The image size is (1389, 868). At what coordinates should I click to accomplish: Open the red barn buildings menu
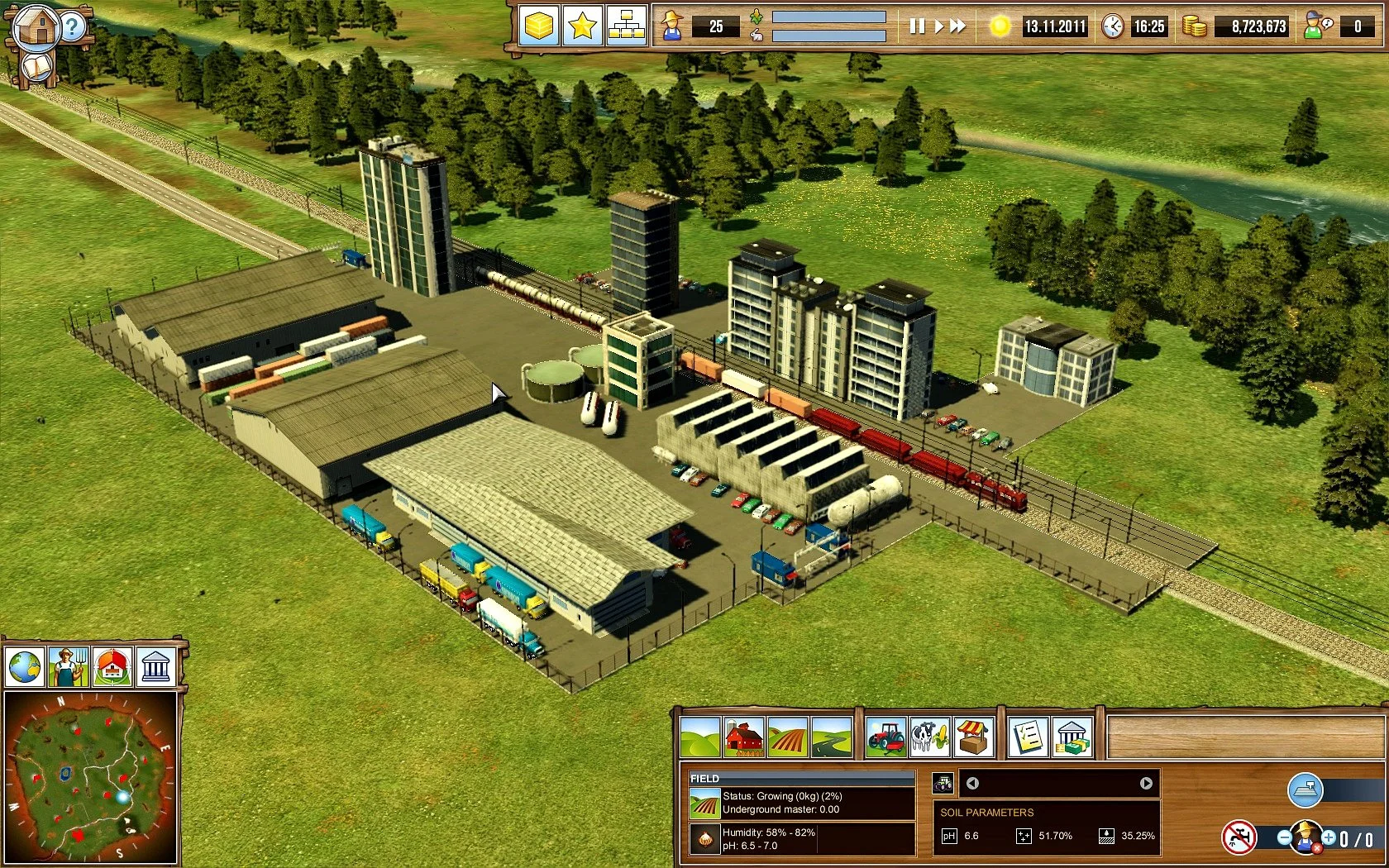click(x=743, y=737)
